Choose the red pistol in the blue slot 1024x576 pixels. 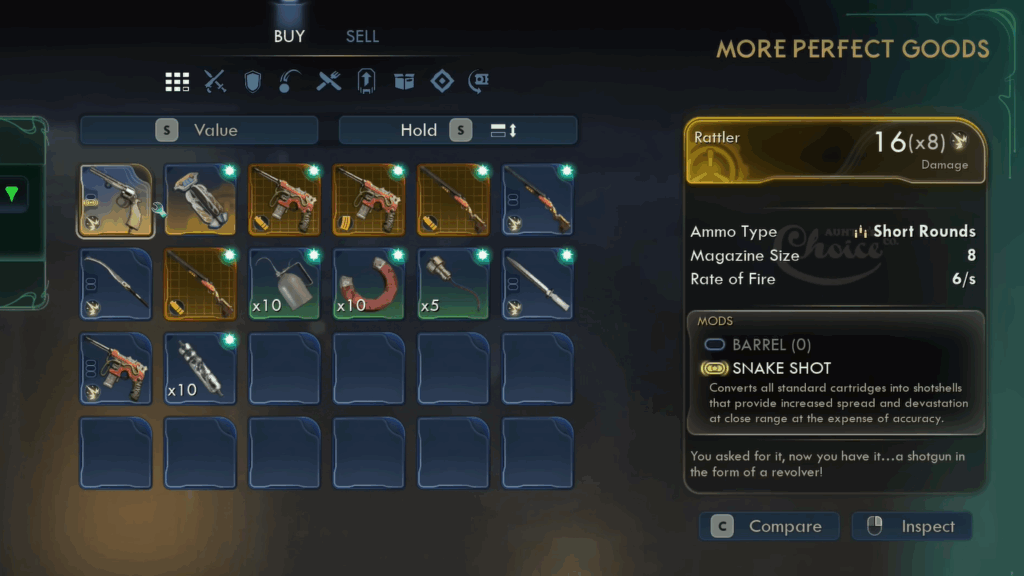point(116,369)
